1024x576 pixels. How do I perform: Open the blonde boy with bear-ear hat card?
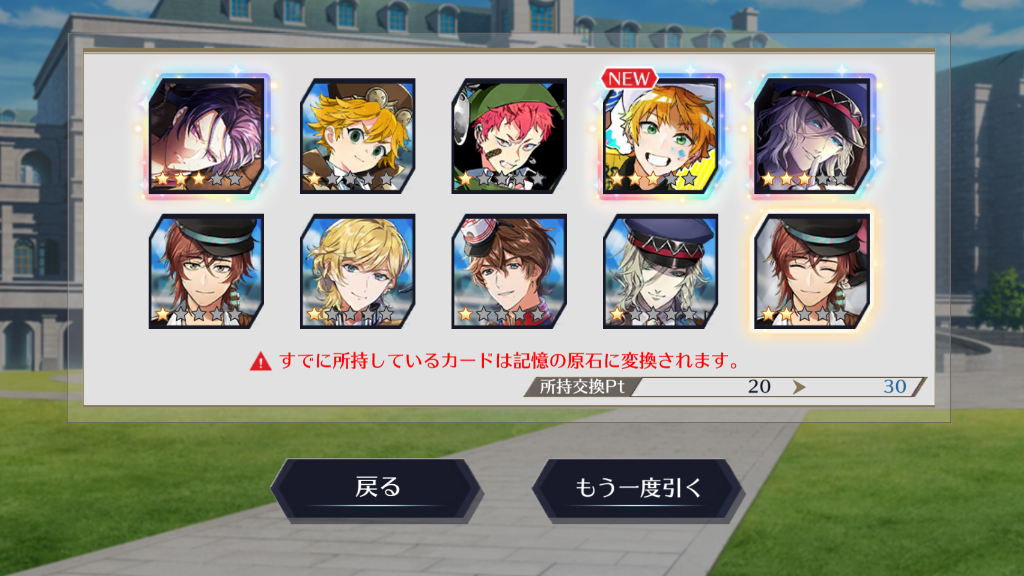tap(358, 135)
